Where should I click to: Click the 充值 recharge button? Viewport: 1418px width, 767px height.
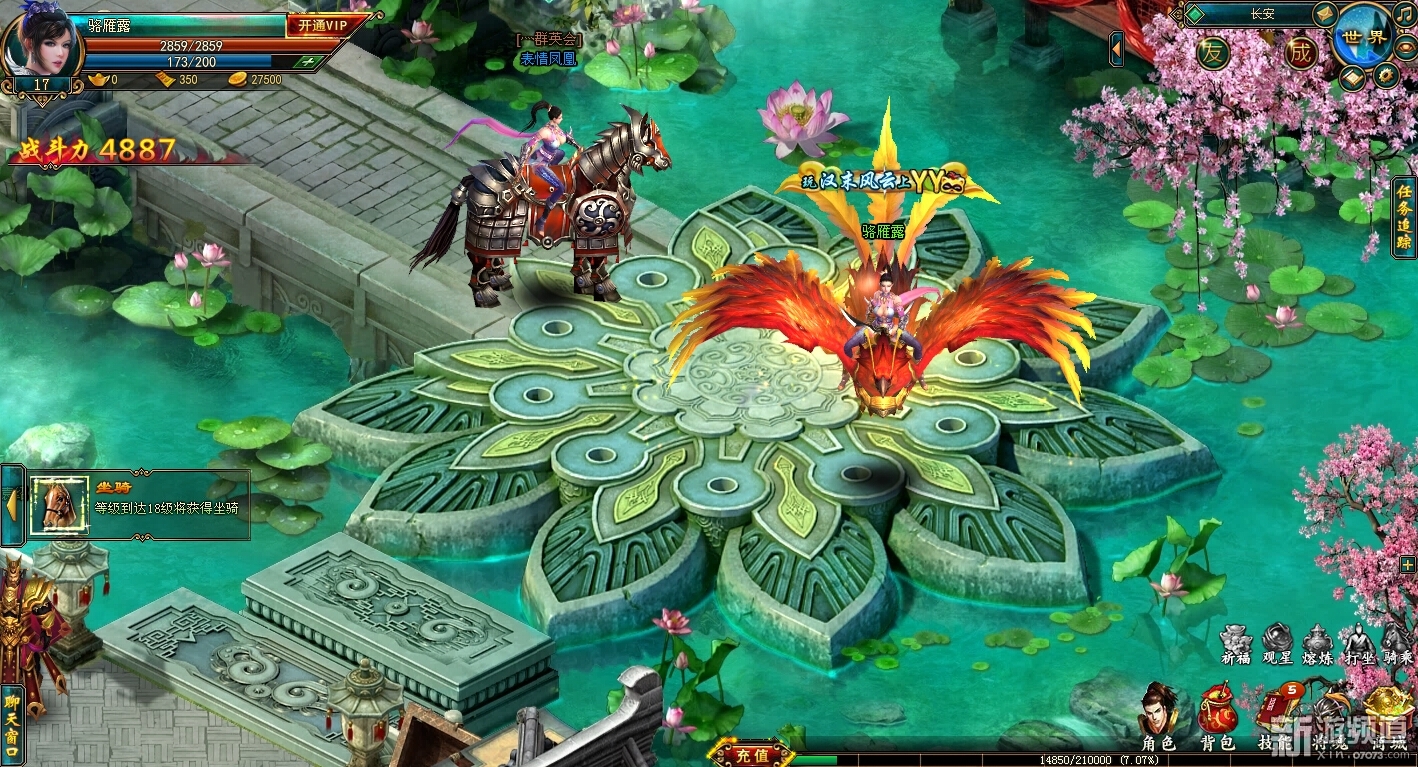click(751, 755)
